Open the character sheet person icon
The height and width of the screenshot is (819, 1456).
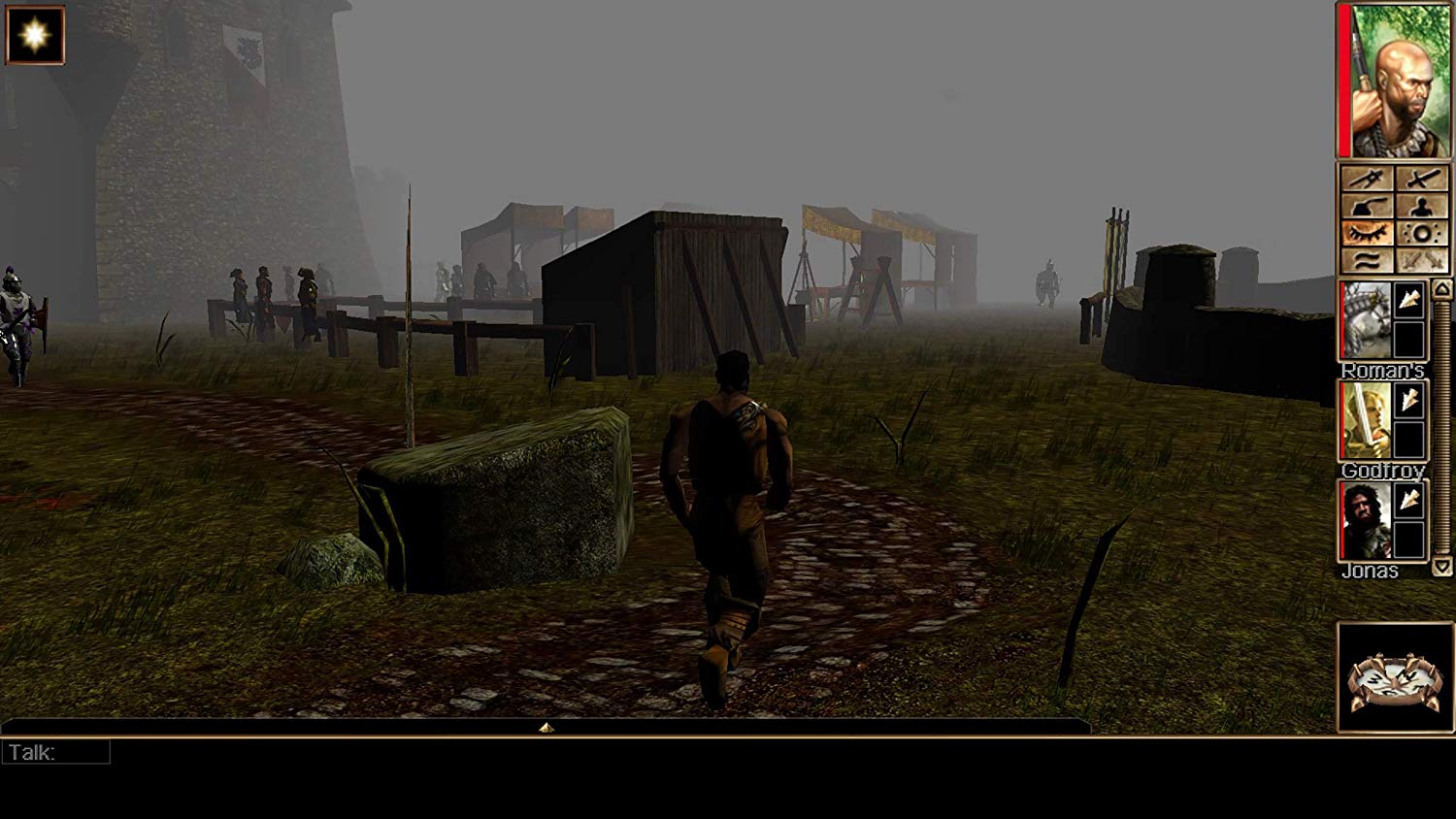[1423, 206]
